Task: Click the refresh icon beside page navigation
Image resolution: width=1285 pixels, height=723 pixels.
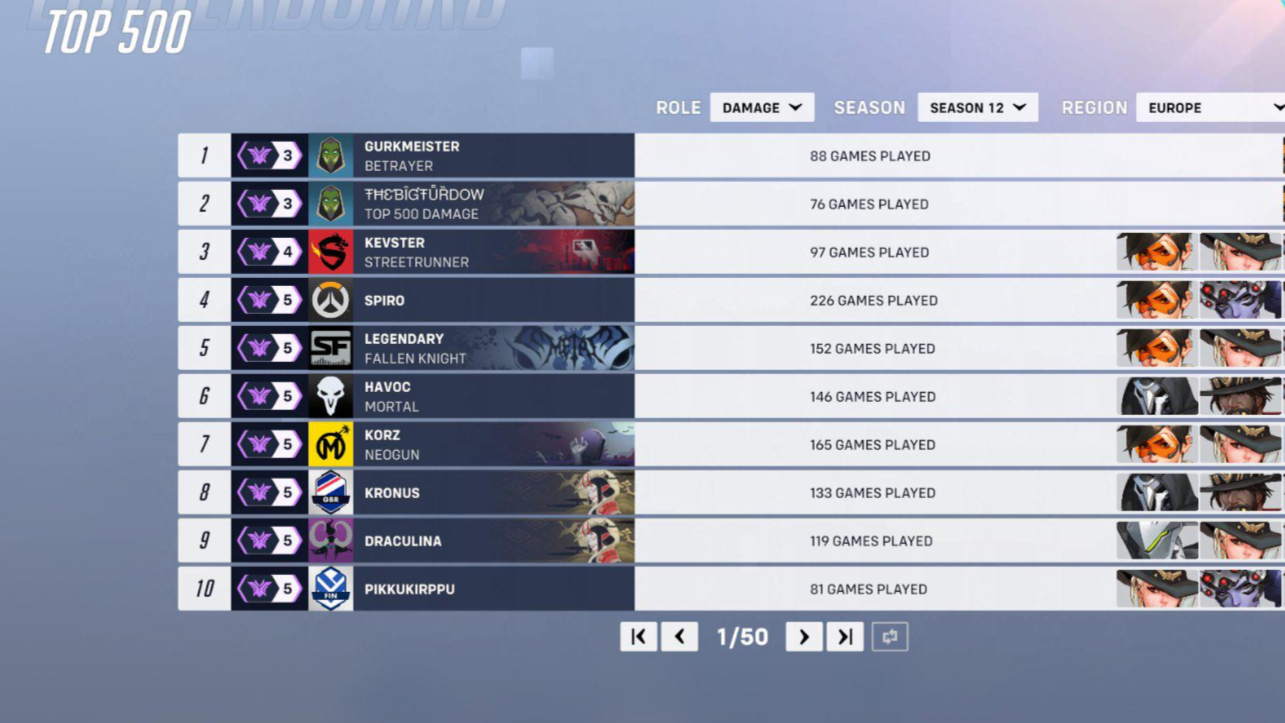Action: (x=889, y=636)
